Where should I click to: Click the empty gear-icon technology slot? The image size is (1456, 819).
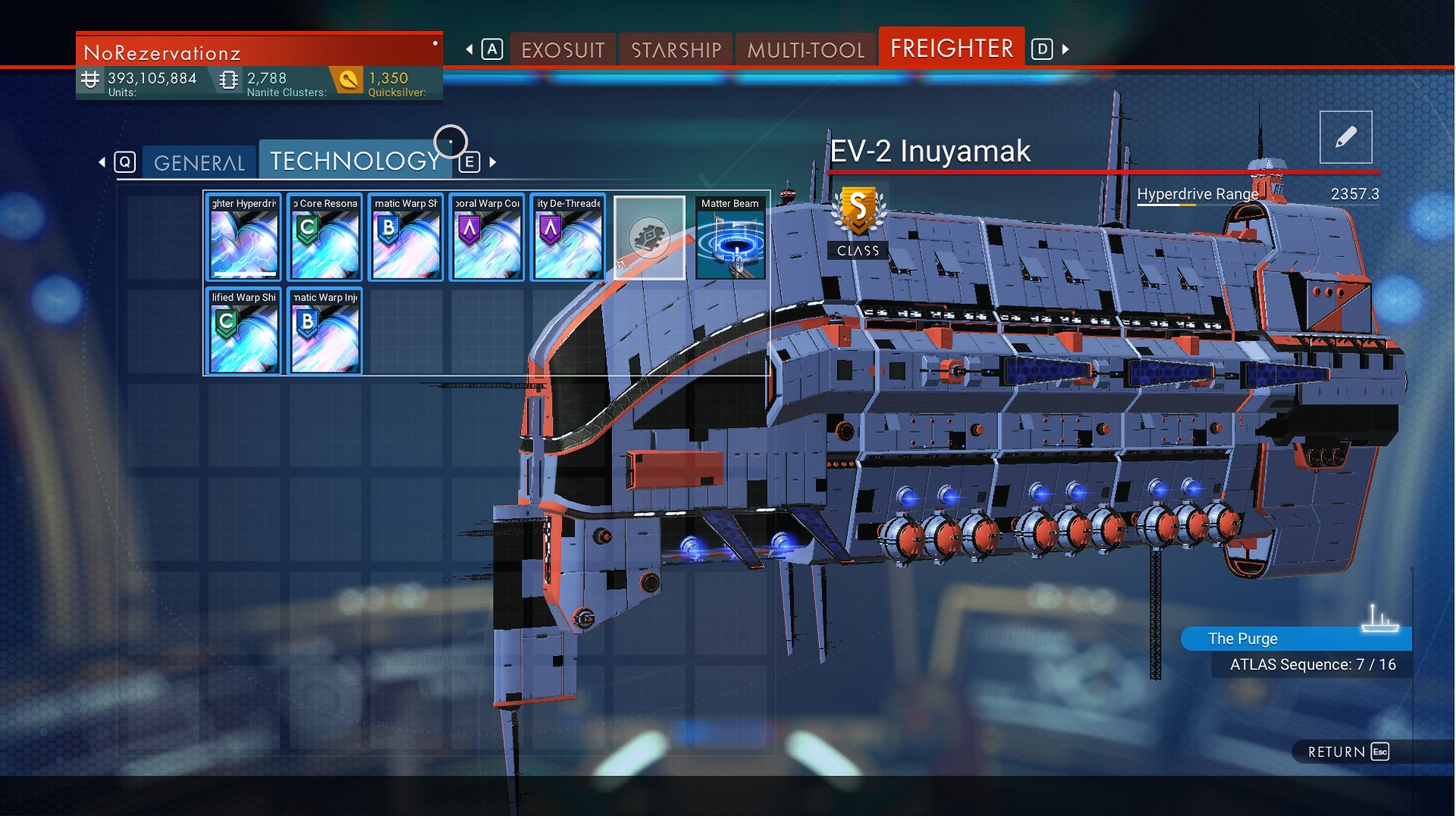point(649,237)
